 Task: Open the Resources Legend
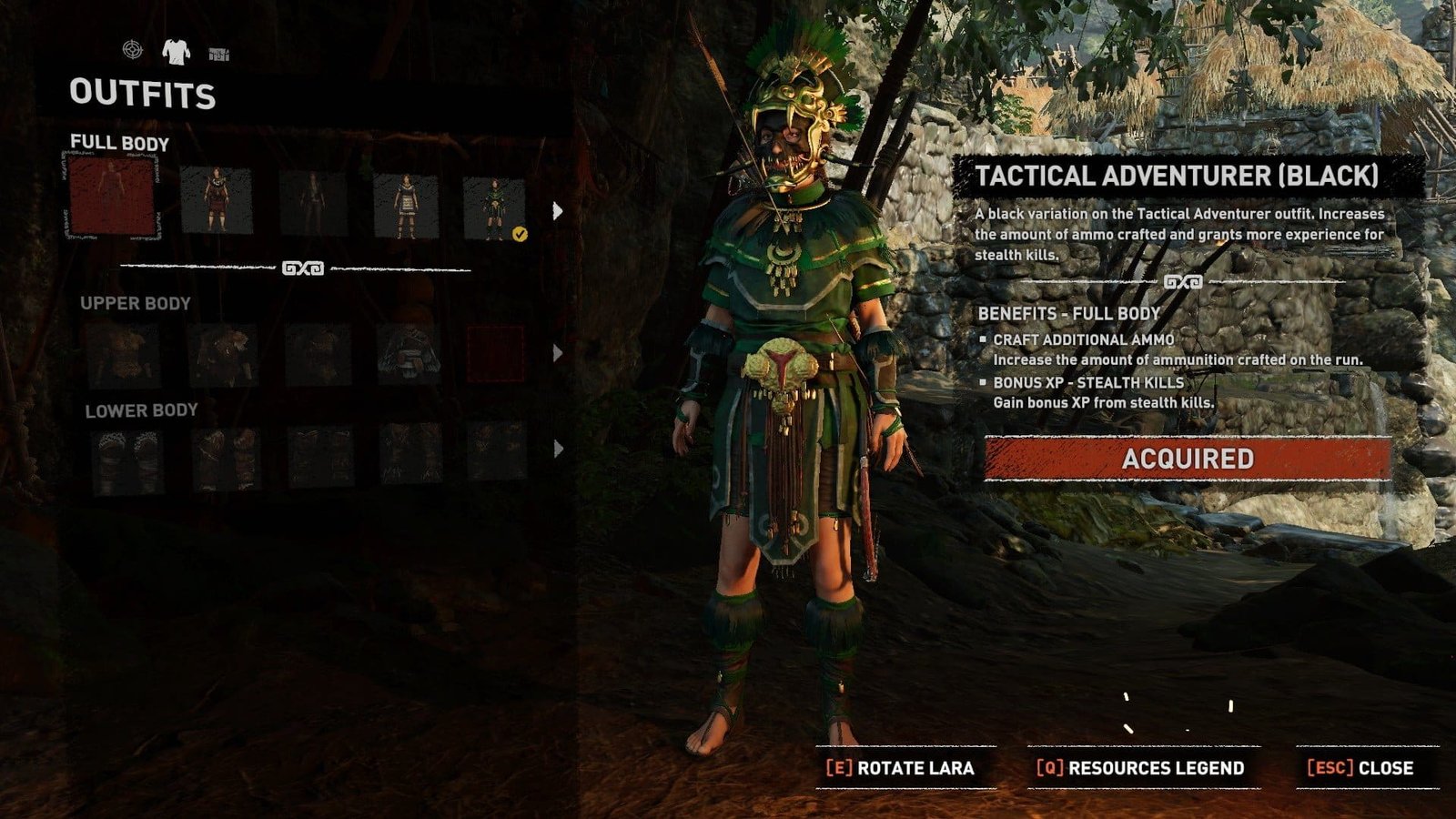point(1141,768)
